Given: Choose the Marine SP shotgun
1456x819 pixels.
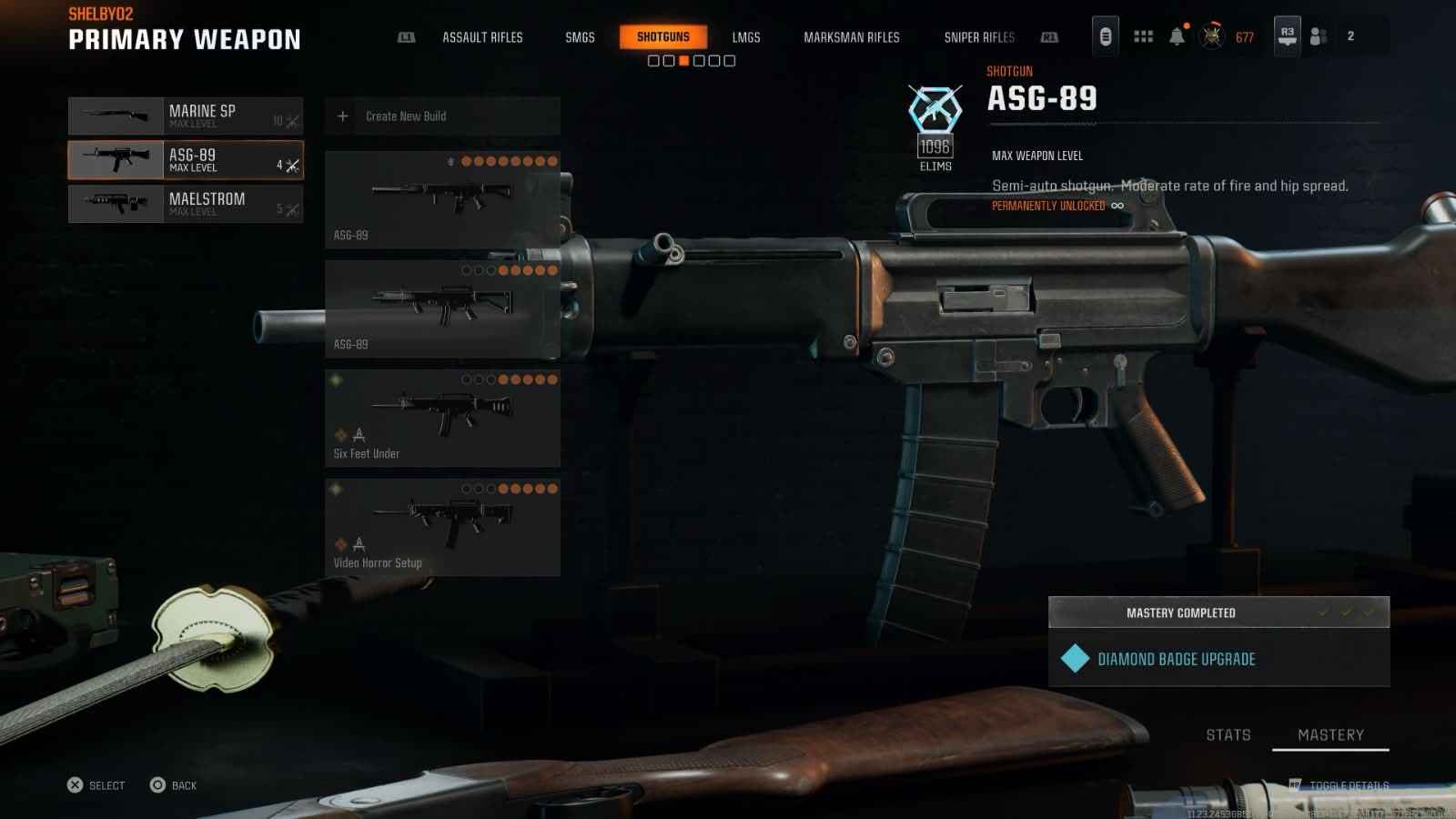Looking at the screenshot, I should pyautogui.click(x=186, y=116).
